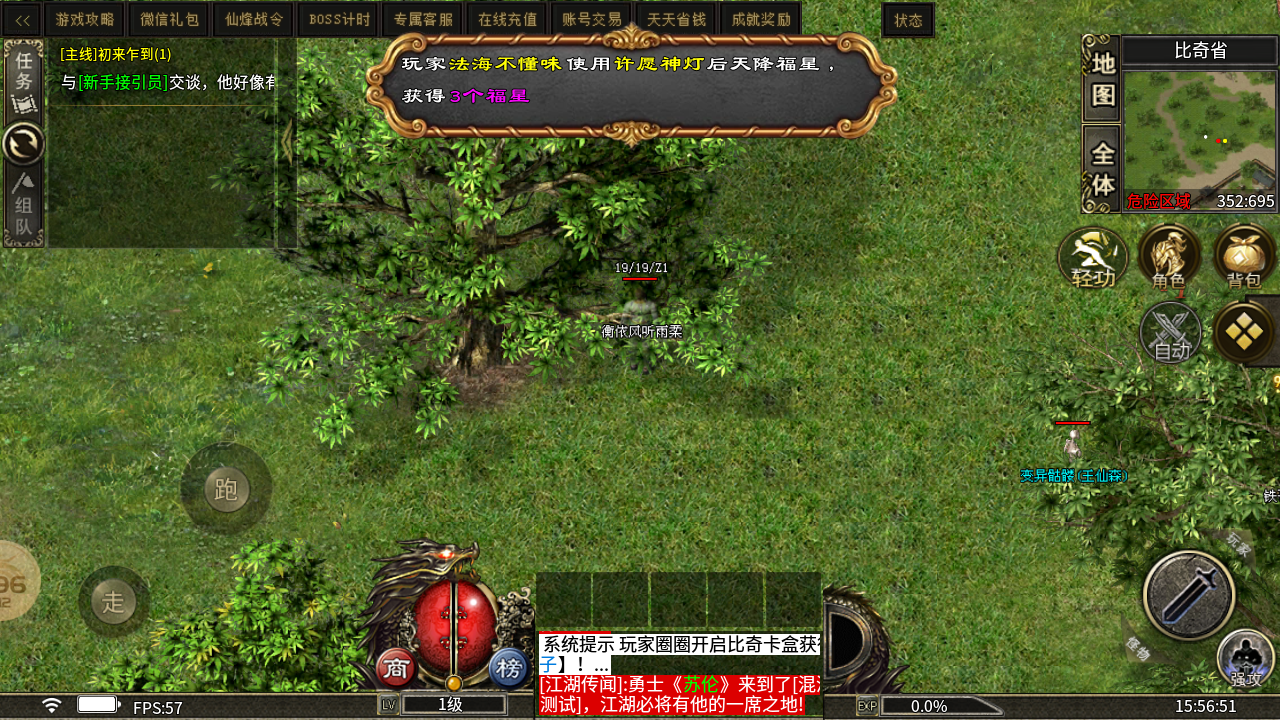
Task: Open the 背包 backpack
Action: pos(1244,258)
